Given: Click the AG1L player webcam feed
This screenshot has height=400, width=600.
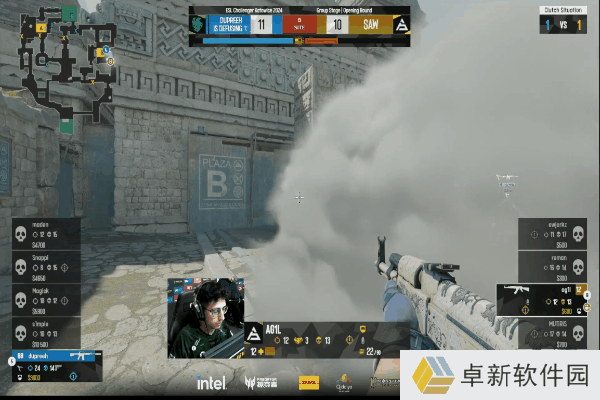Looking at the screenshot, I should [x=205, y=318].
